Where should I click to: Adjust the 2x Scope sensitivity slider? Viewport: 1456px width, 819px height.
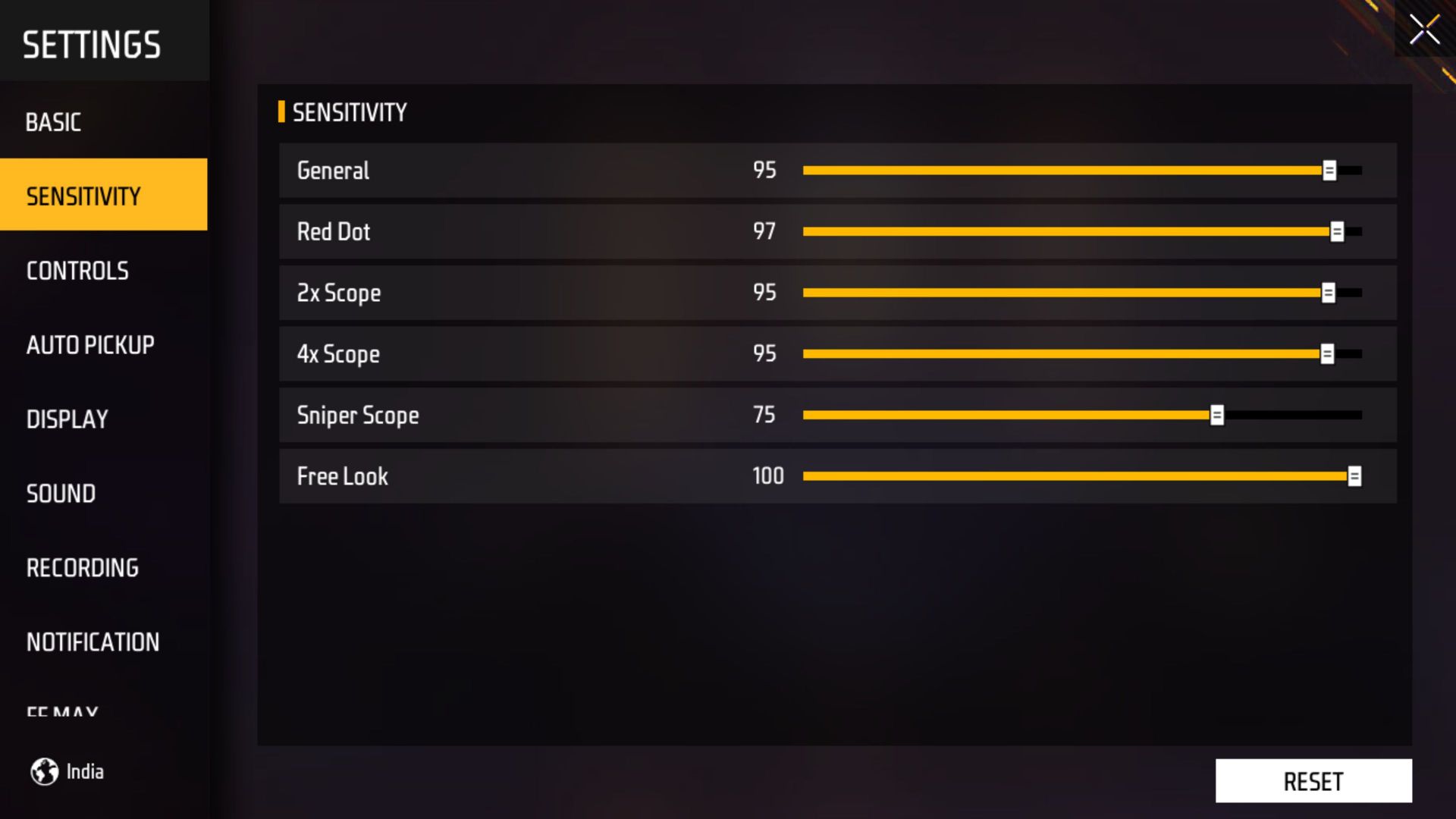click(x=1329, y=292)
